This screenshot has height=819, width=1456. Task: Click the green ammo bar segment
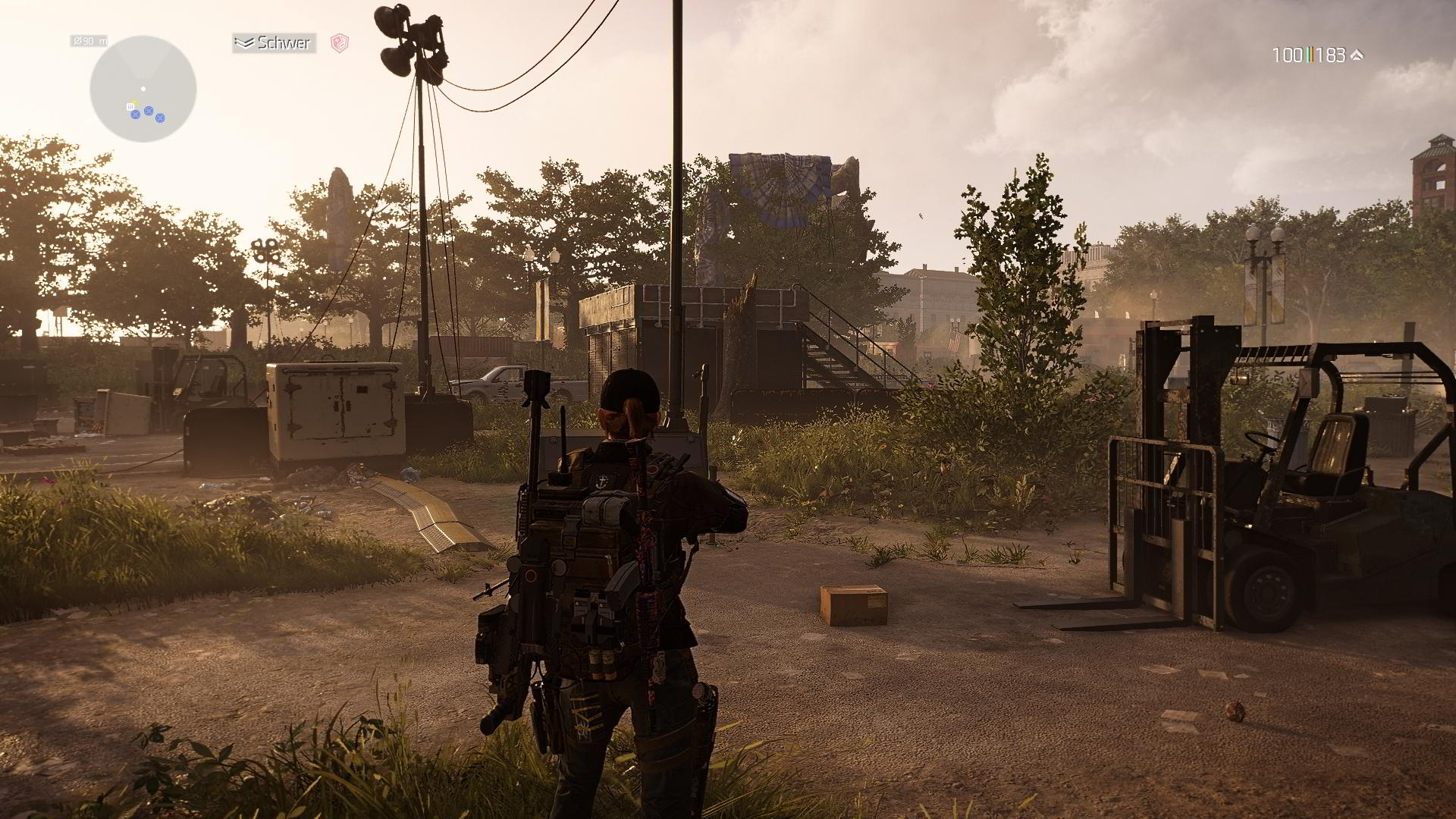pyautogui.click(x=1307, y=55)
